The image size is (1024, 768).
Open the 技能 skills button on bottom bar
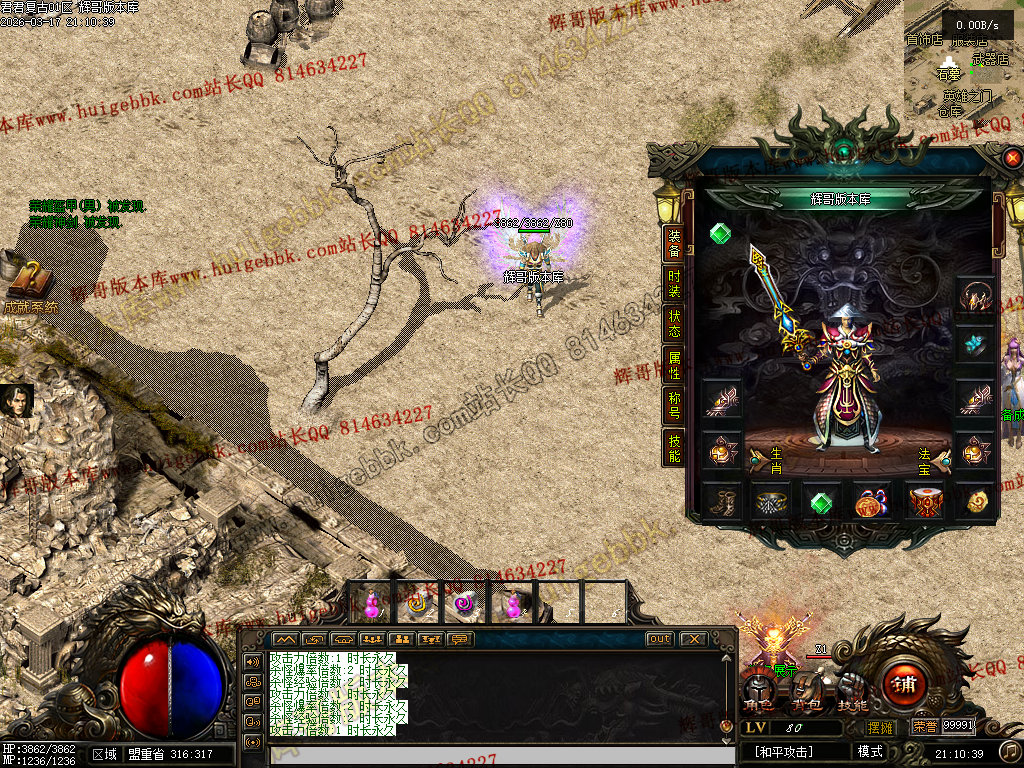[852, 692]
